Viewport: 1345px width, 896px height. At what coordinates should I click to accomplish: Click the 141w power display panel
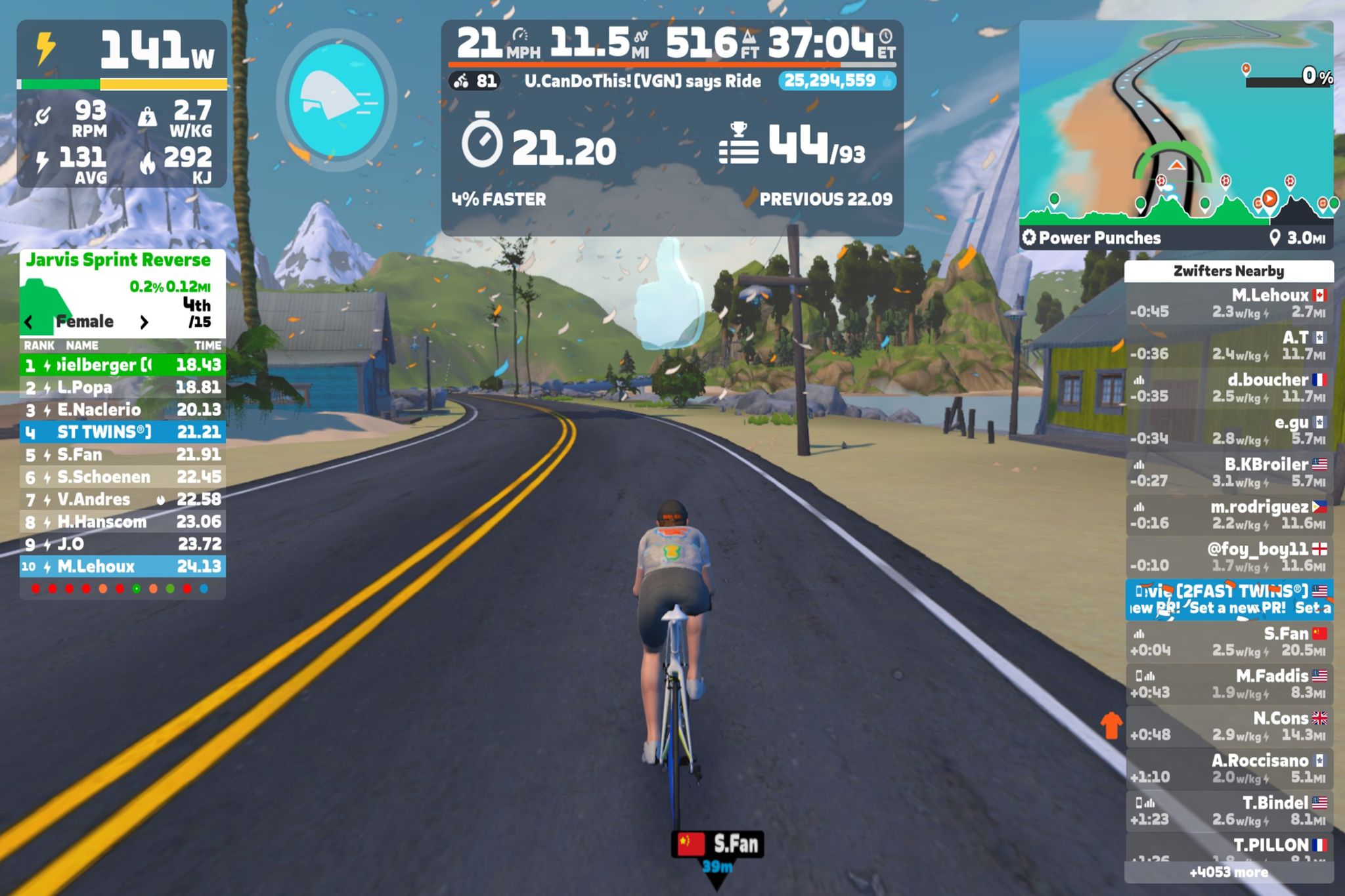point(122,51)
